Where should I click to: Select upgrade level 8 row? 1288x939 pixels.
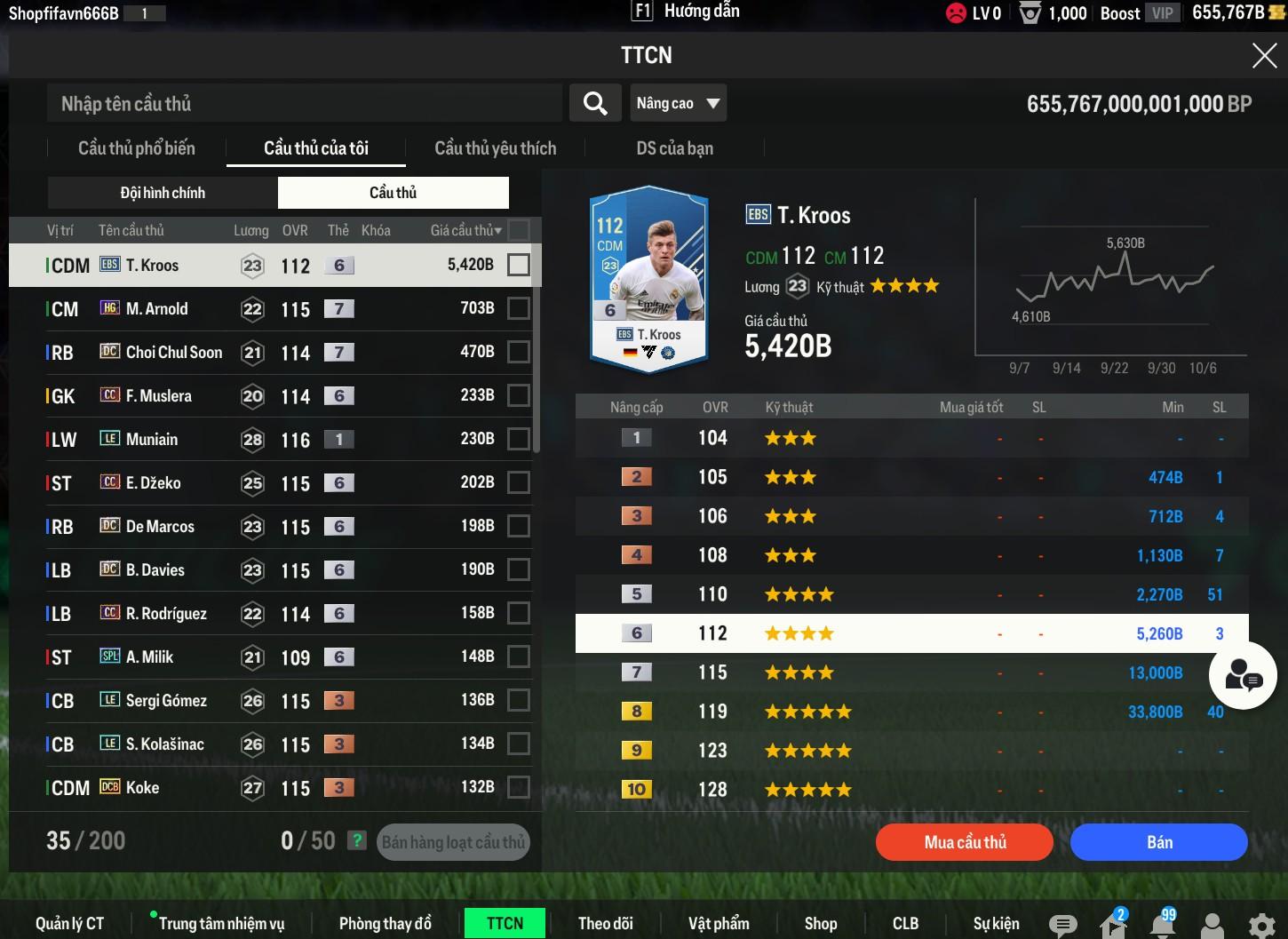911,712
